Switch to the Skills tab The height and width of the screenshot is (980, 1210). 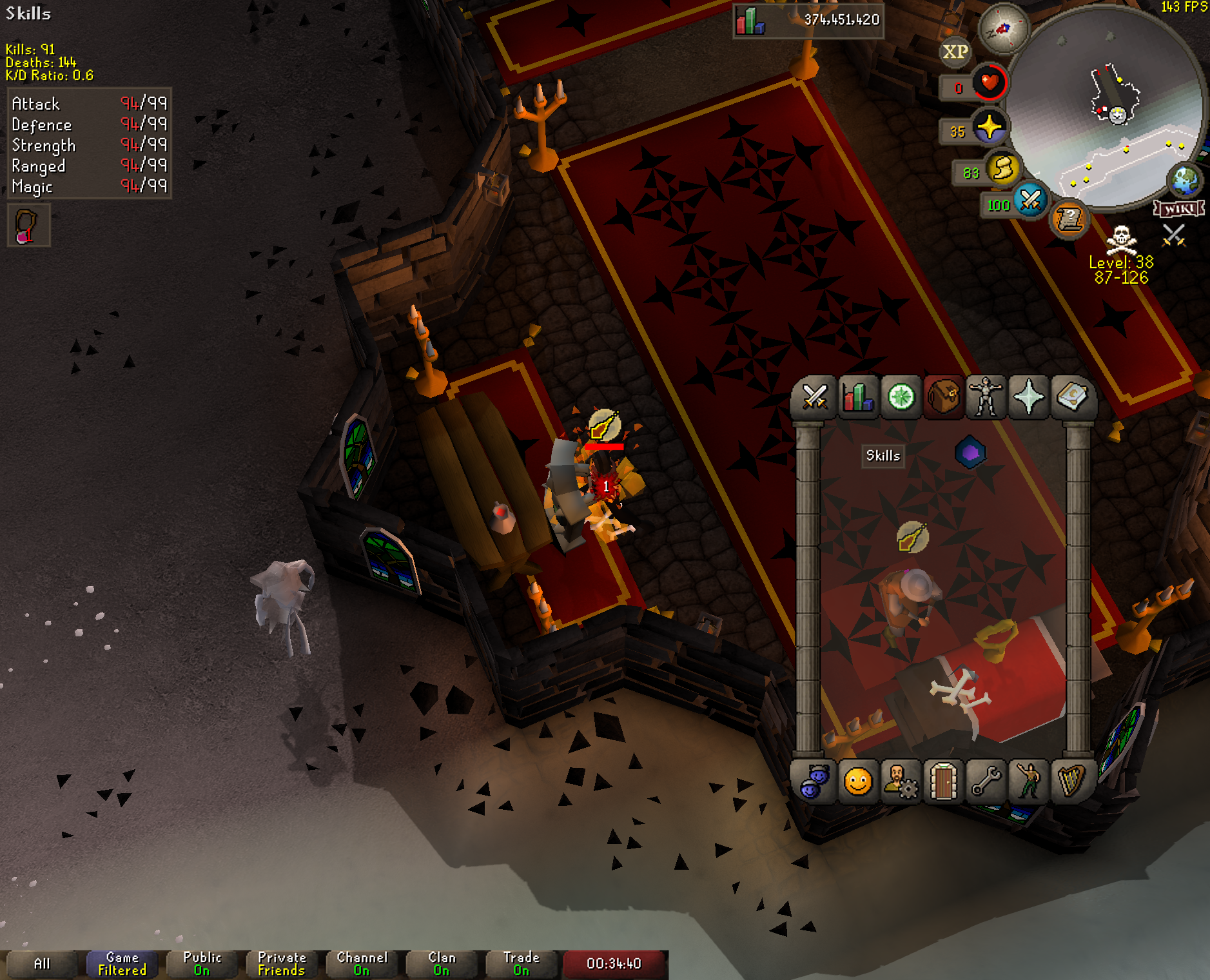(858, 397)
